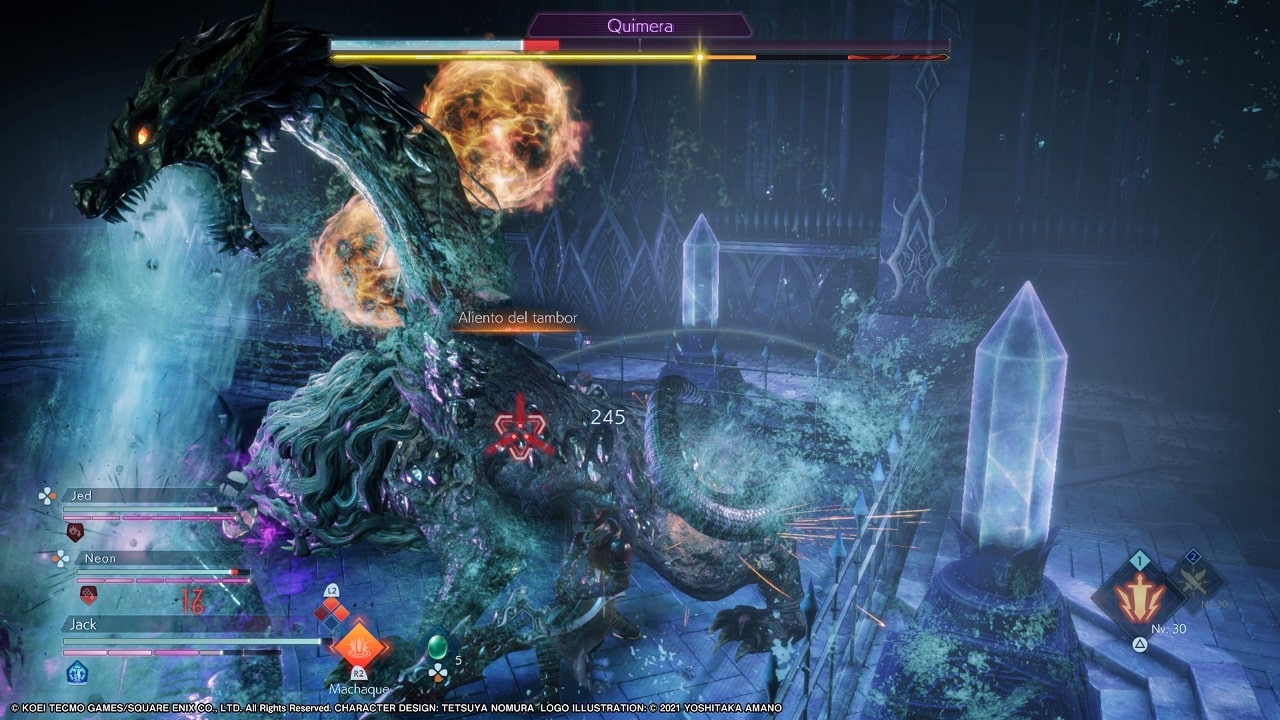The width and height of the screenshot is (1280, 720).
Task: Select the active sword job icon numbered 1
Action: pyautogui.click(x=1139, y=599)
